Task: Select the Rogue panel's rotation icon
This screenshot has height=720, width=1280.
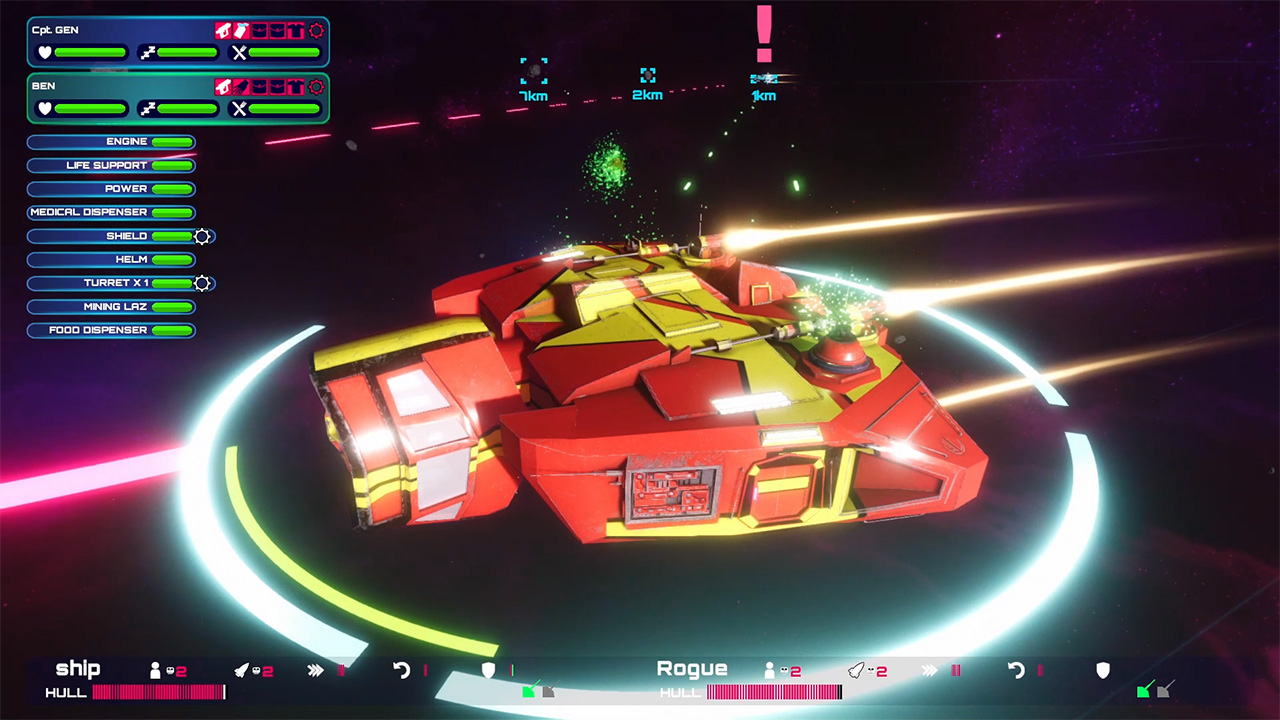Action: point(1016,668)
